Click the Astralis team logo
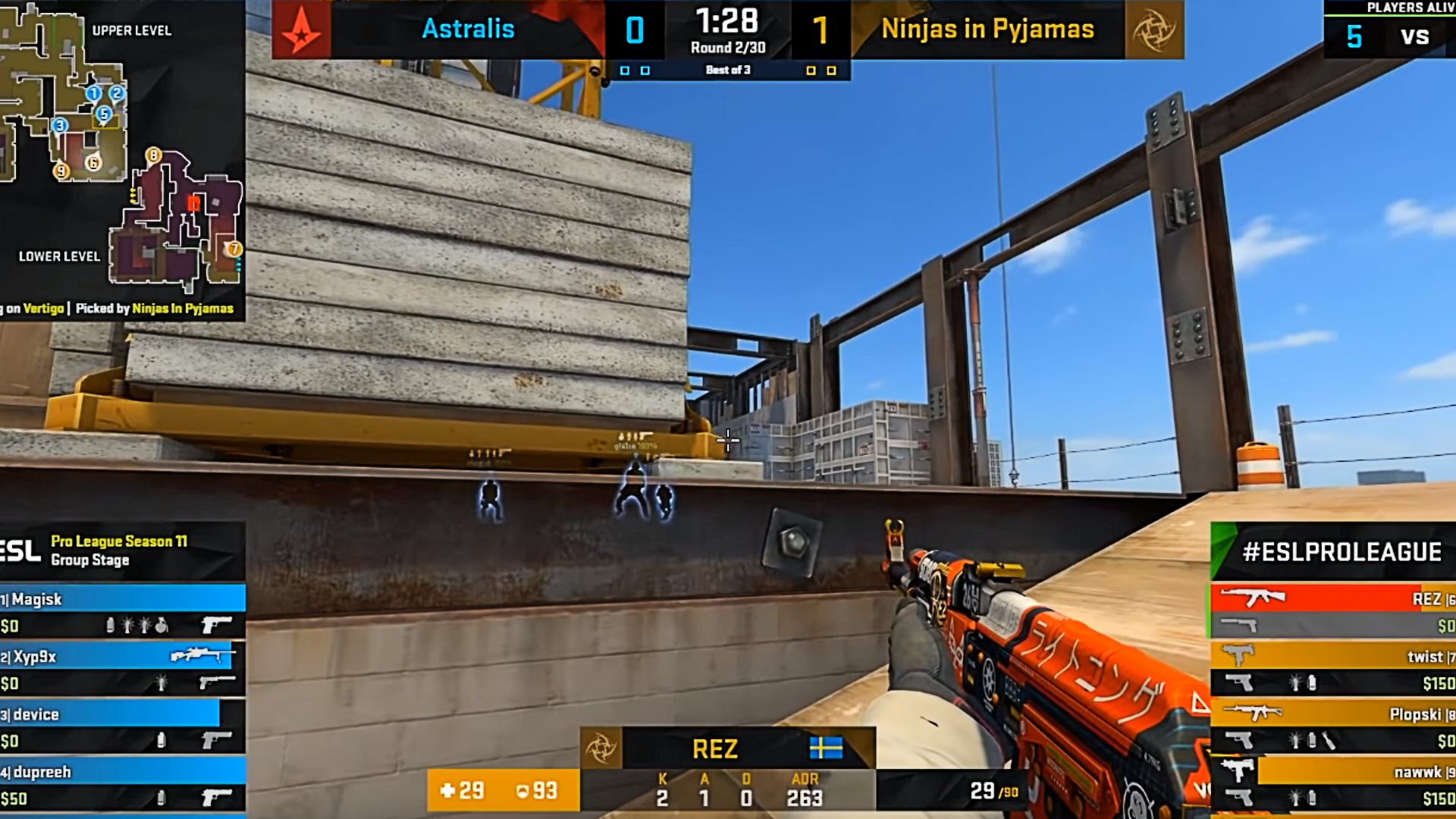Viewport: 1456px width, 819px height. (x=301, y=30)
